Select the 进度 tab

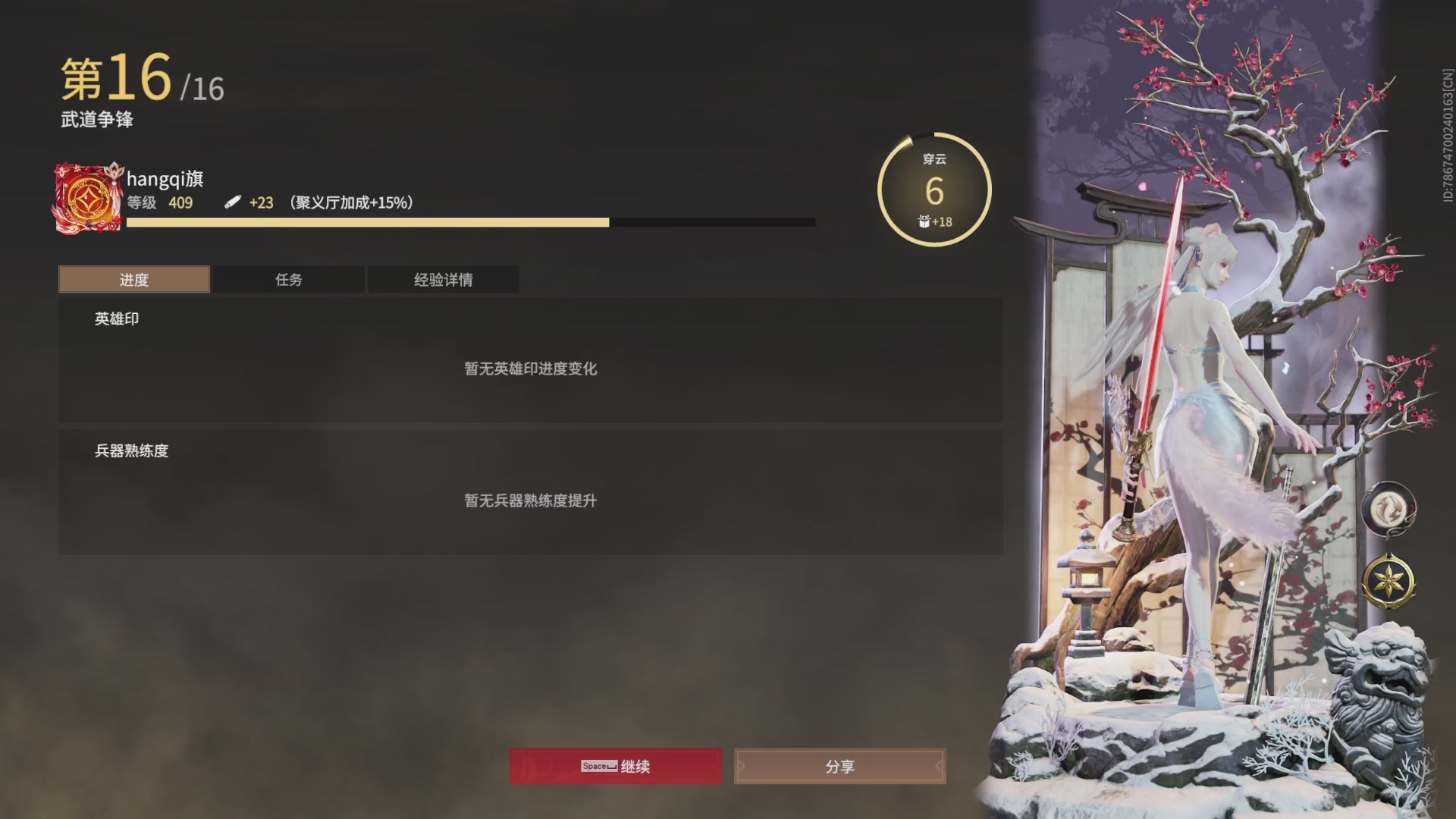[133, 279]
